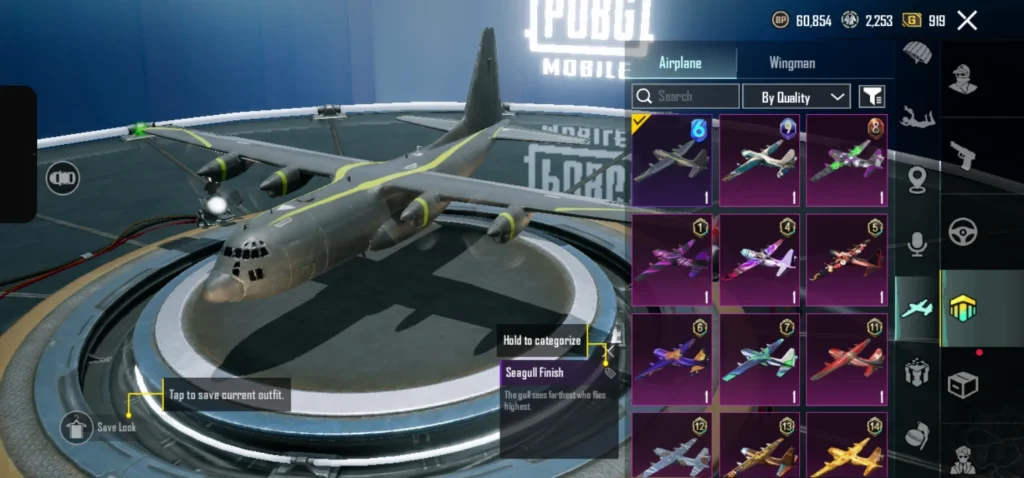
Task: Open the parachute category
Action: tap(917, 53)
